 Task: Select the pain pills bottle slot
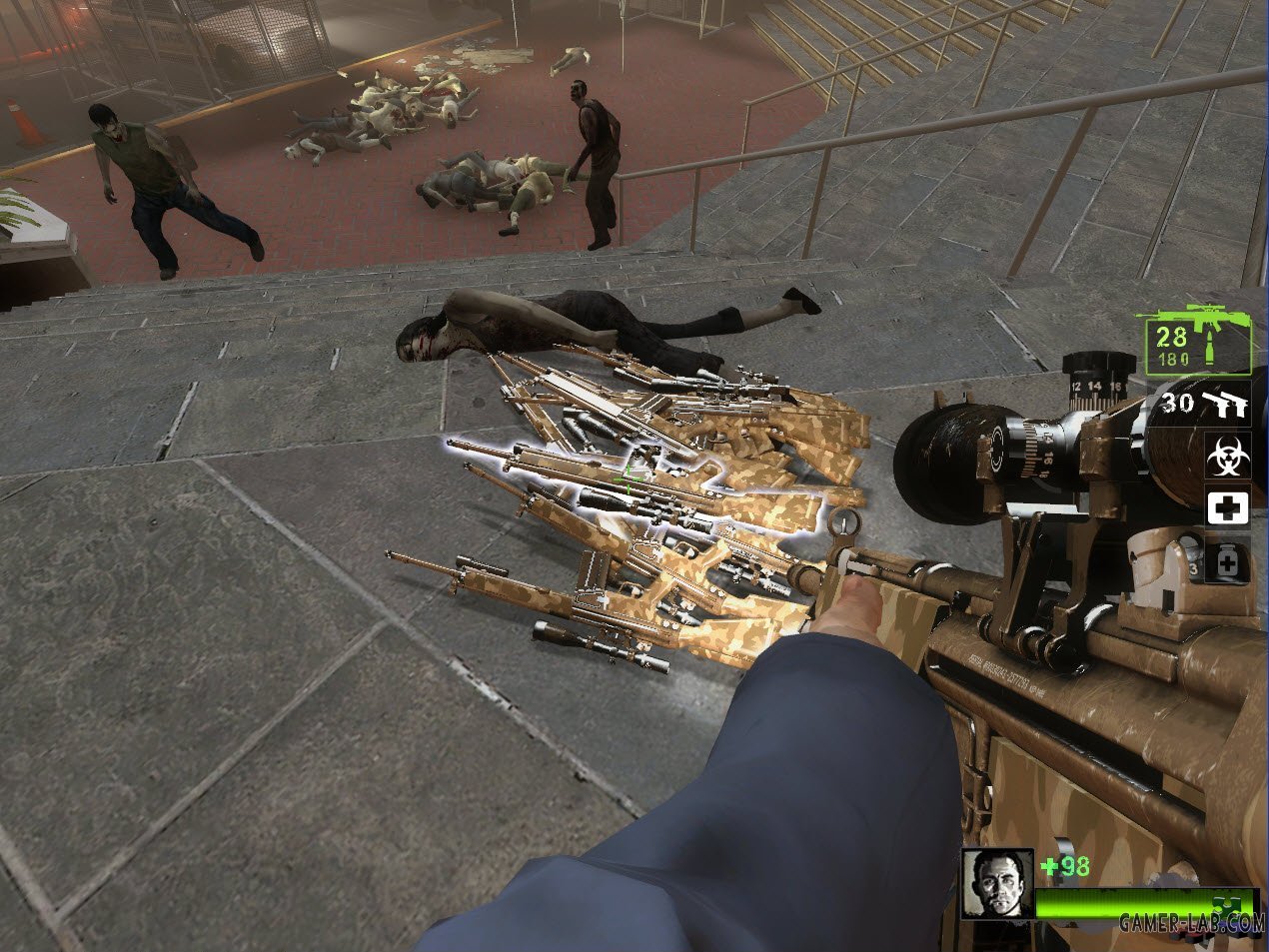click(1228, 560)
